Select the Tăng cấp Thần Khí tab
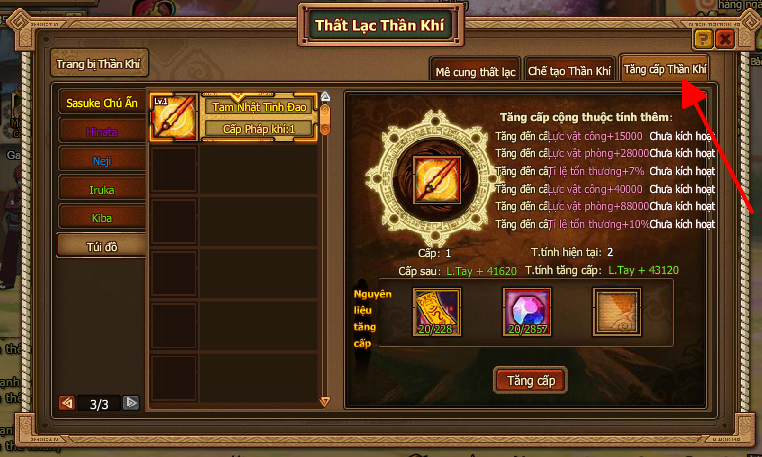 (664, 70)
